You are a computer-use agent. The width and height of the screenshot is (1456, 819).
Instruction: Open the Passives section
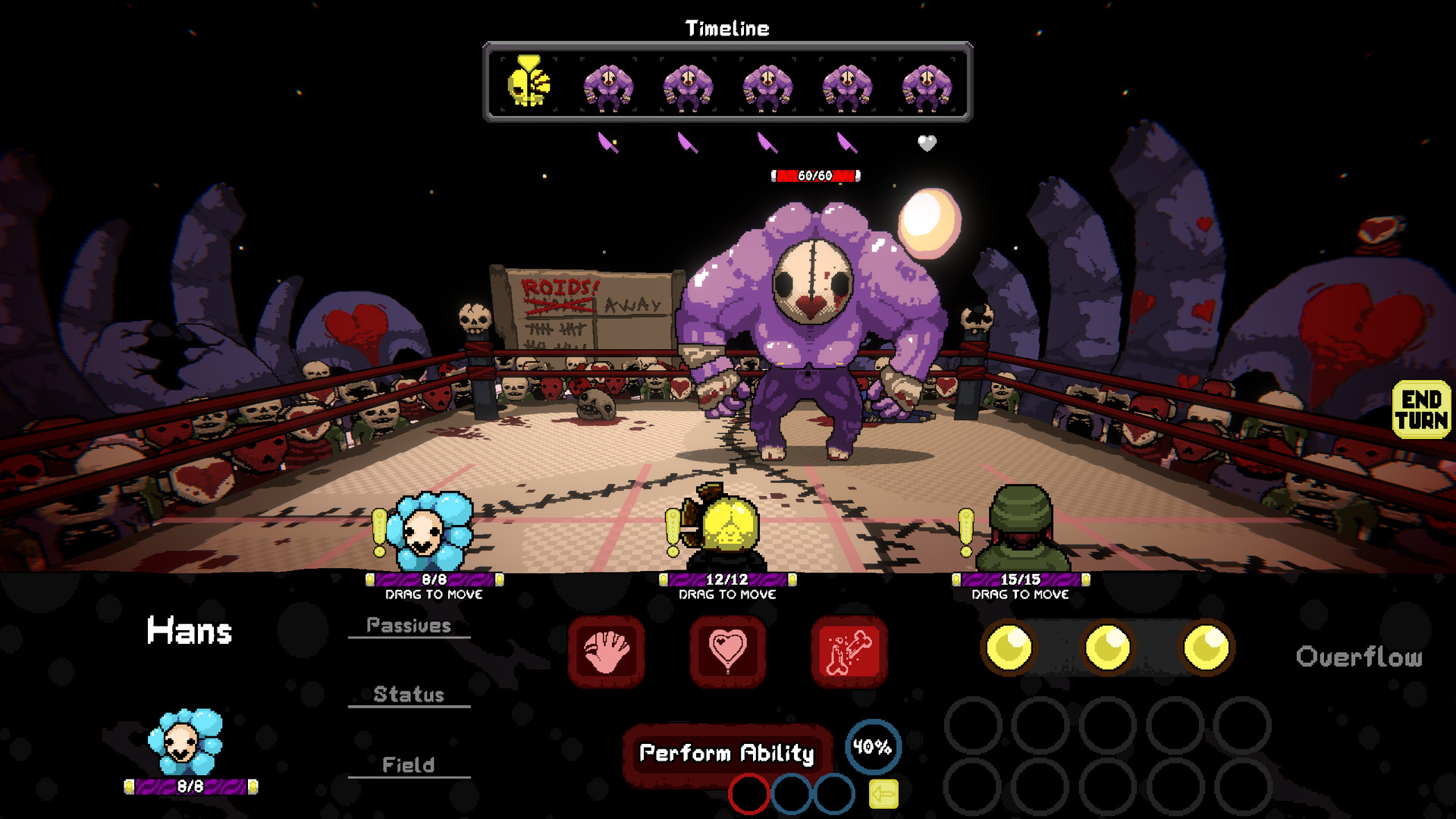[409, 626]
